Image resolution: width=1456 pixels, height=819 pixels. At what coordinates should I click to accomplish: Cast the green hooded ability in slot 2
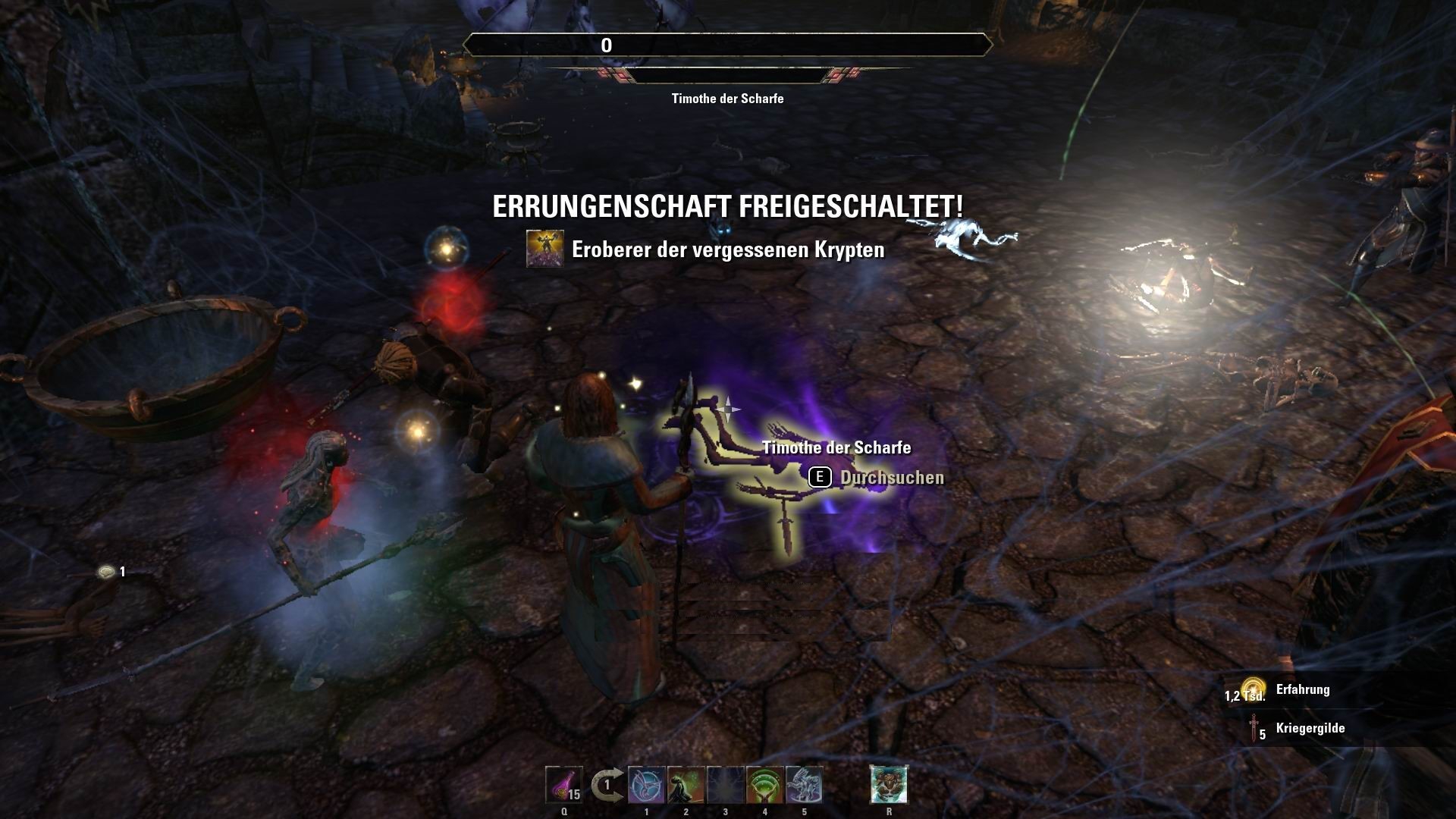click(686, 786)
